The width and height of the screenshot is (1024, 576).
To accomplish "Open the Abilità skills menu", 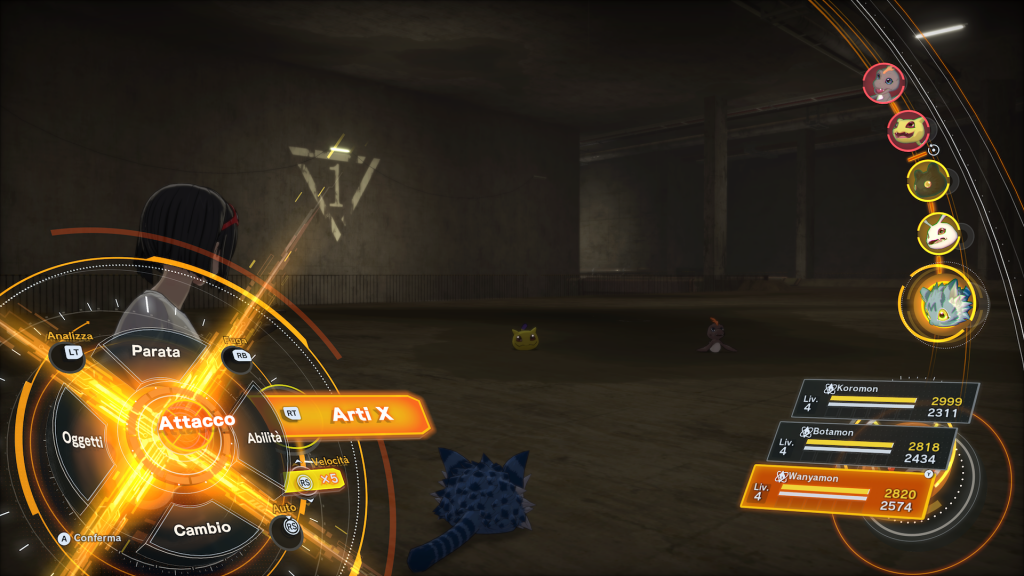I will pos(265,437).
